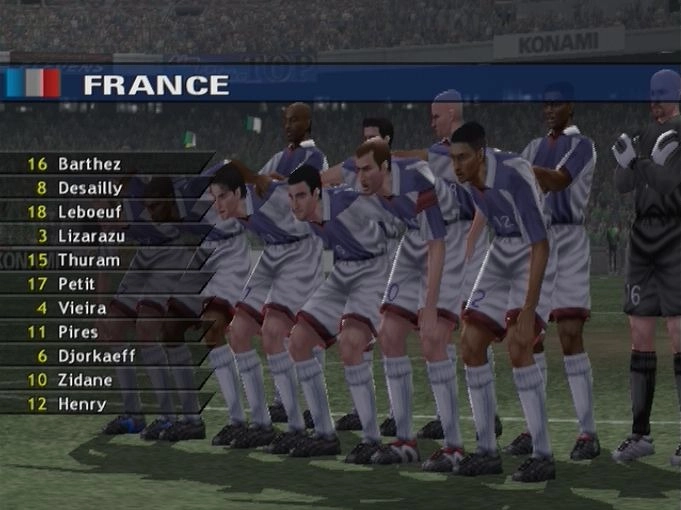Click the Pires lineup entry

pyautogui.click(x=77, y=332)
